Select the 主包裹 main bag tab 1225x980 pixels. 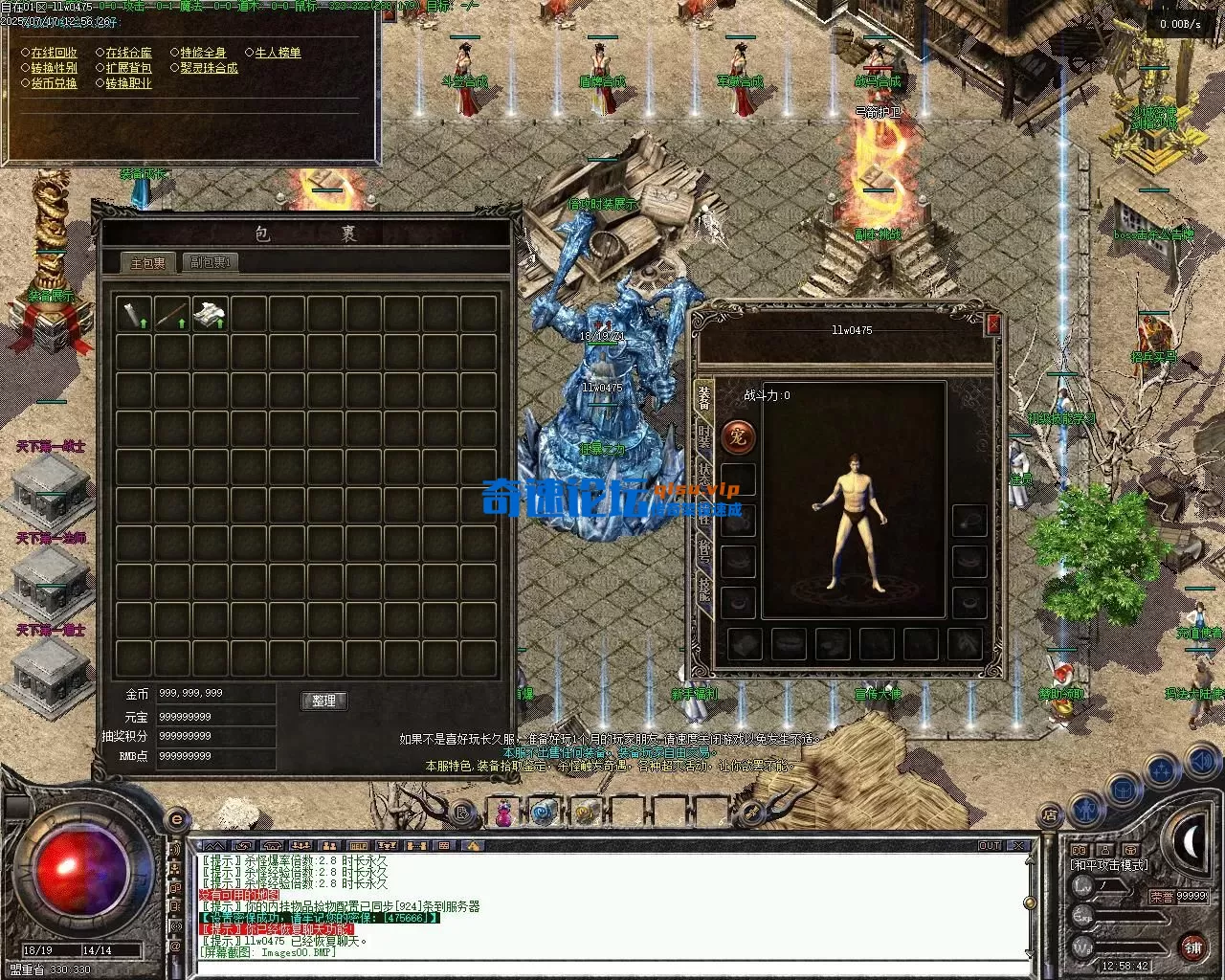148,262
